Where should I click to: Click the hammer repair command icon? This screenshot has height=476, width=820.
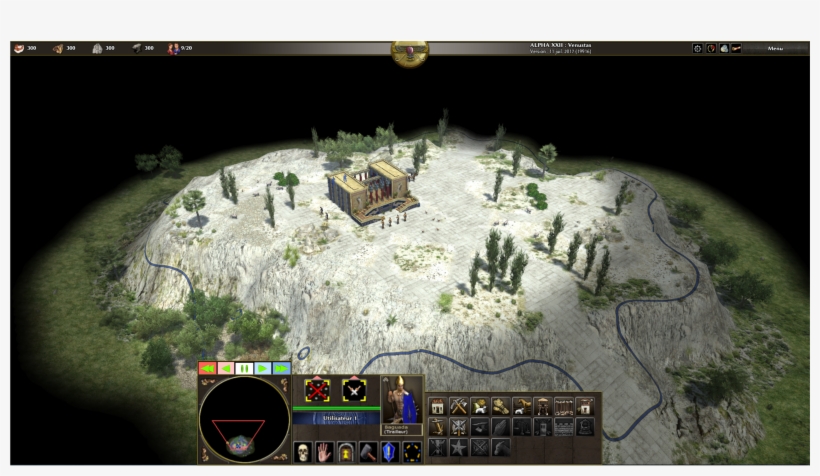tap(368, 451)
